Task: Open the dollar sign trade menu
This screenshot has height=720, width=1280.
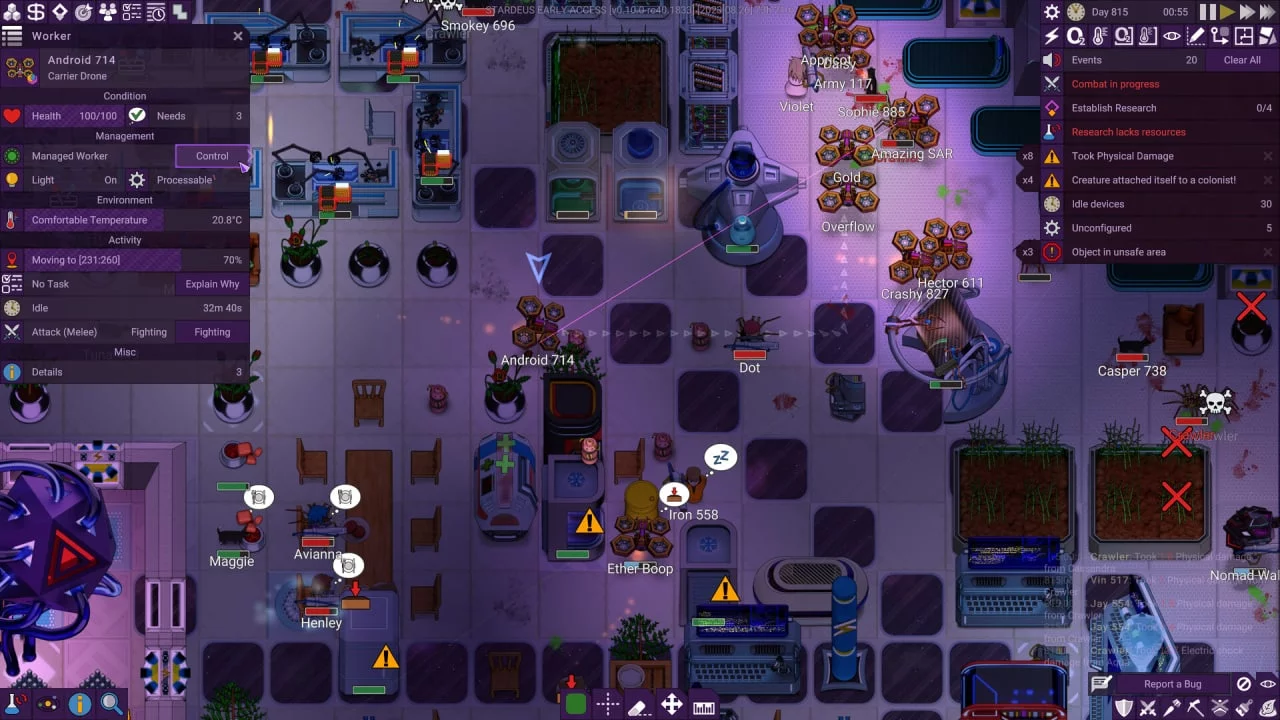Action: click(x=36, y=12)
